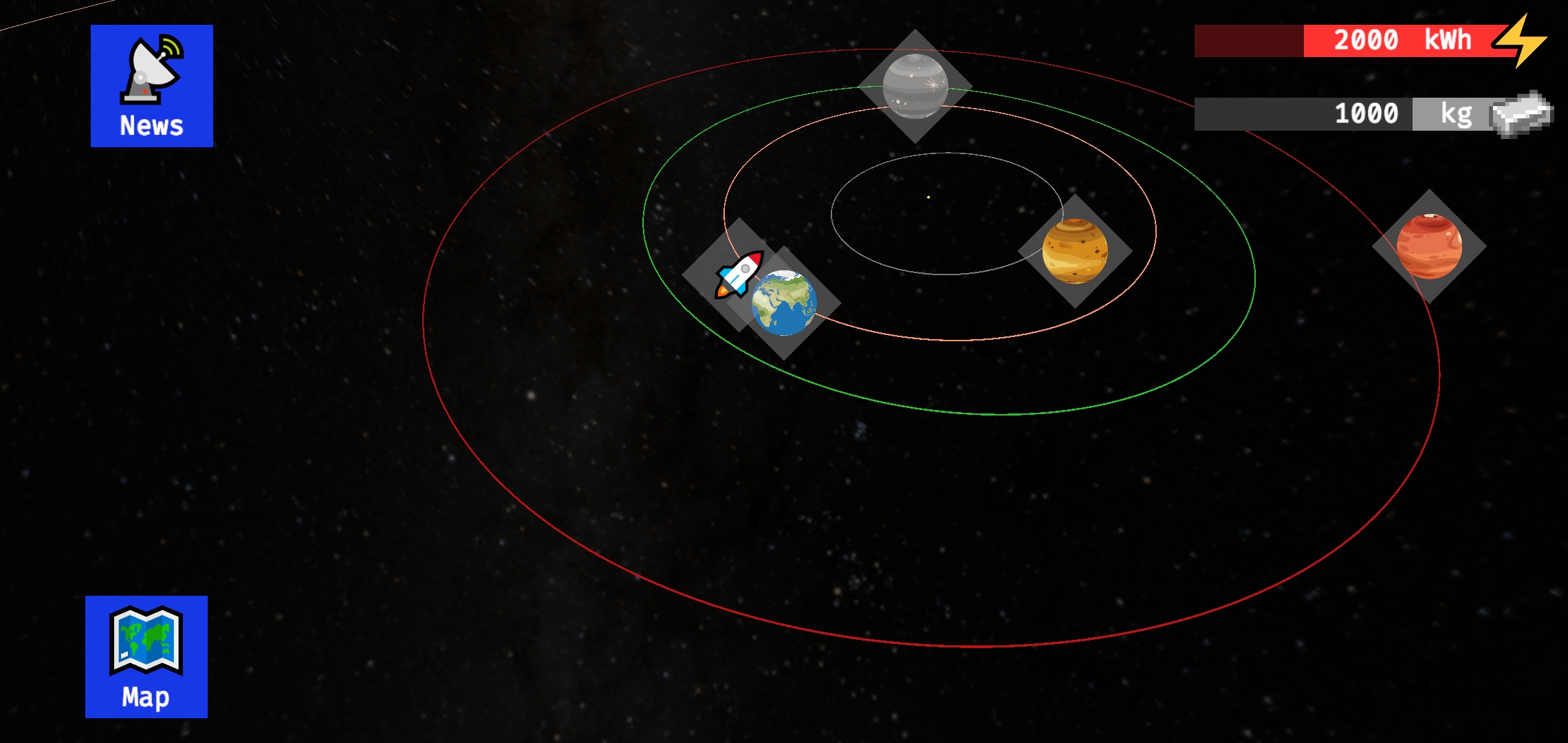
Task: Open the News satellite dish panel
Action: click(151, 84)
